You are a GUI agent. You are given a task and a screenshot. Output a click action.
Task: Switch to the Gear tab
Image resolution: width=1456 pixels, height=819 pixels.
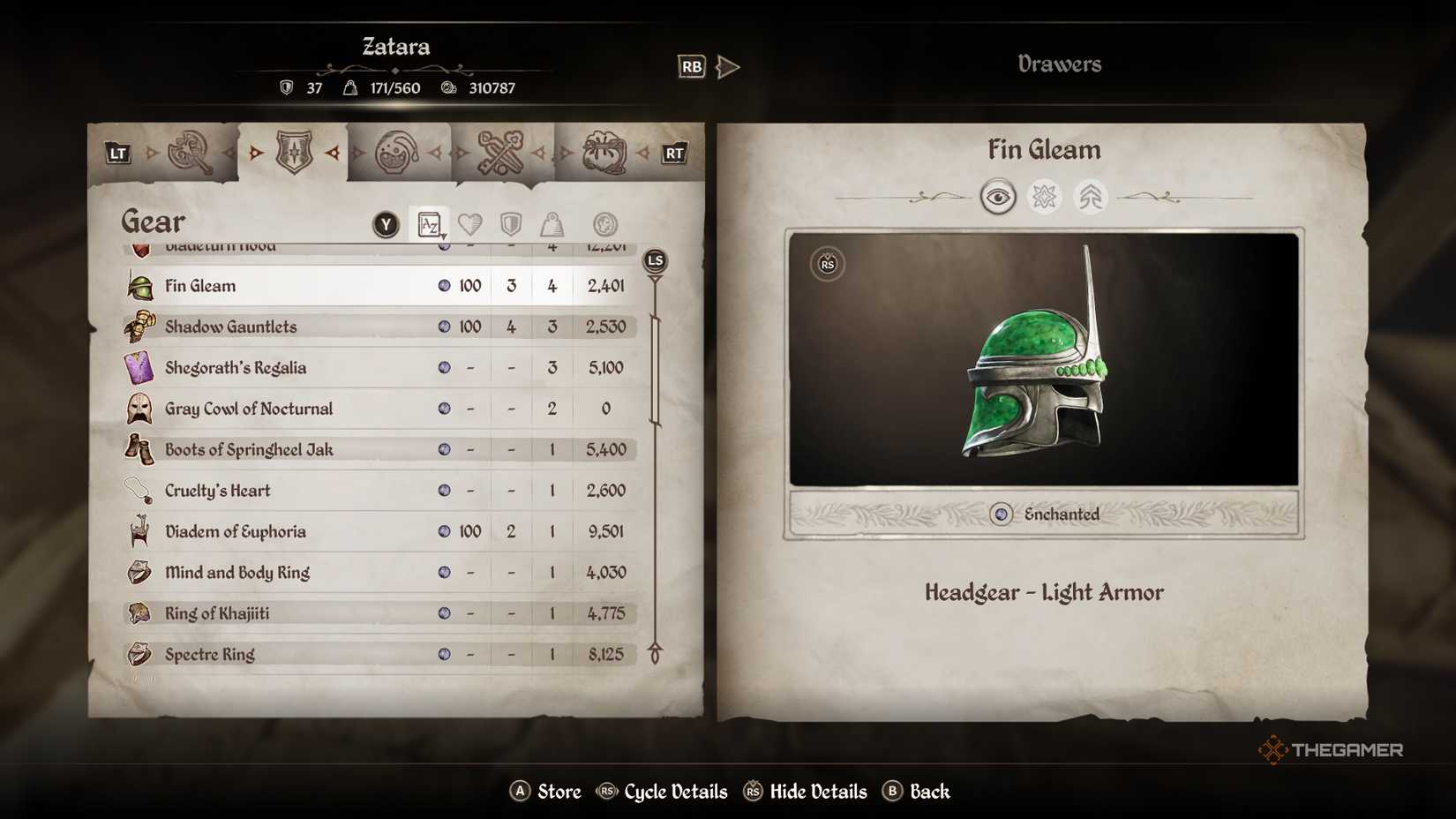click(x=153, y=222)
